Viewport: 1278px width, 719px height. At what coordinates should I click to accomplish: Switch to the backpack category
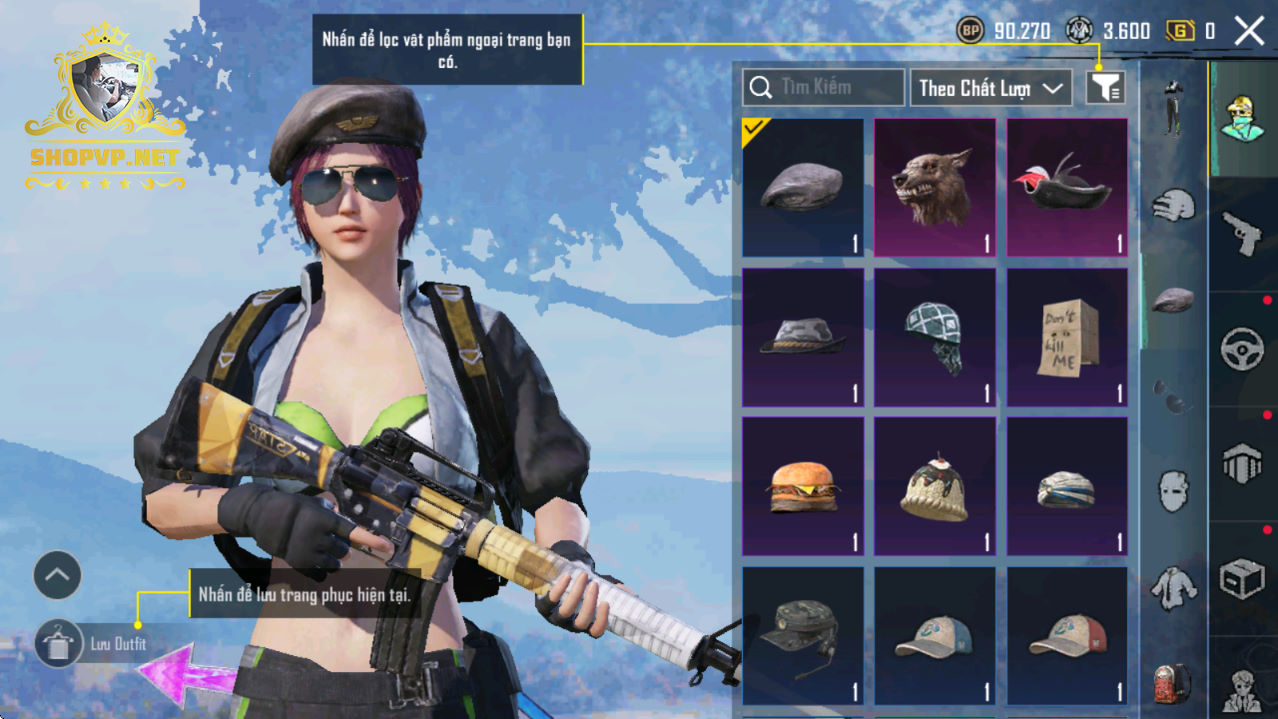point(1174,684)
